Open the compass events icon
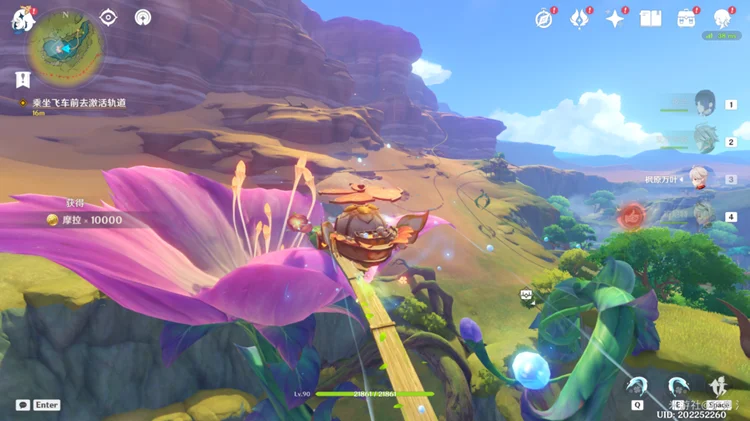 tap(544, 18)
